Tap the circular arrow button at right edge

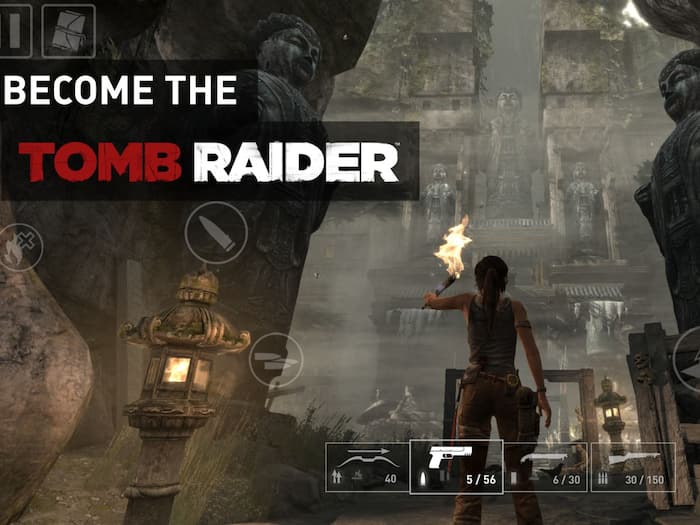[x=690, y=357]
